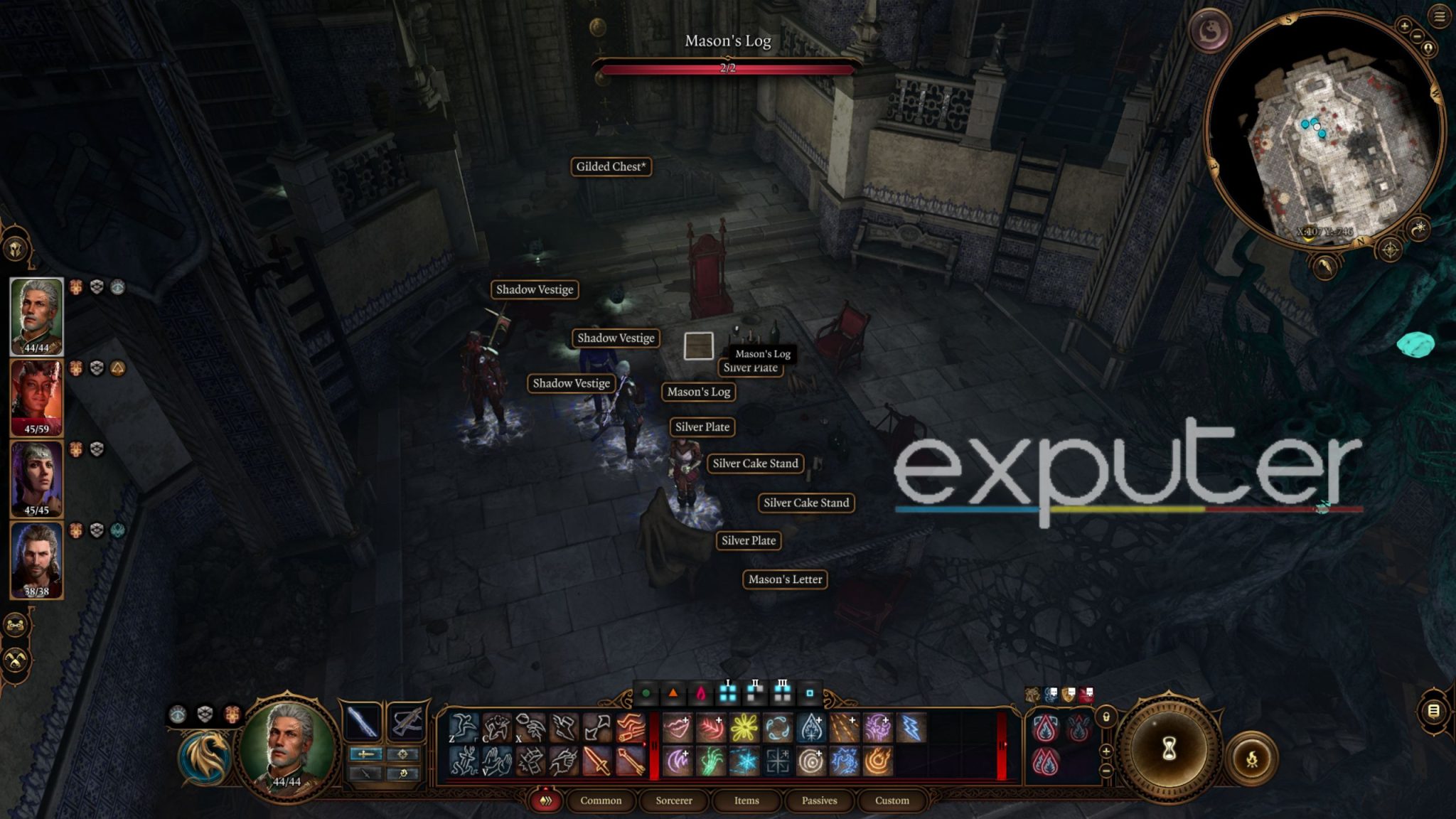Screen dimensions: 1456x819
Task: Activate turn-based mode with the hourglass icon
Action: coord(1170,749)
